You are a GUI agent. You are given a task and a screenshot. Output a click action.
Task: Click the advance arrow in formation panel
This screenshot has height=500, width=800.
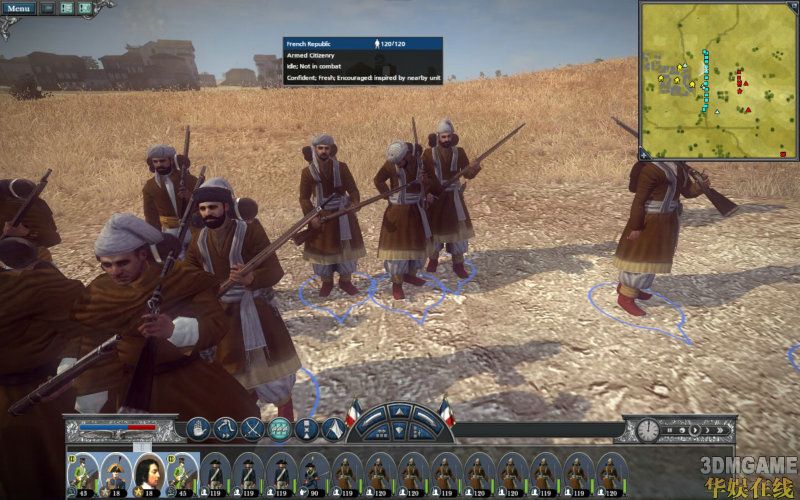[400, 413]
